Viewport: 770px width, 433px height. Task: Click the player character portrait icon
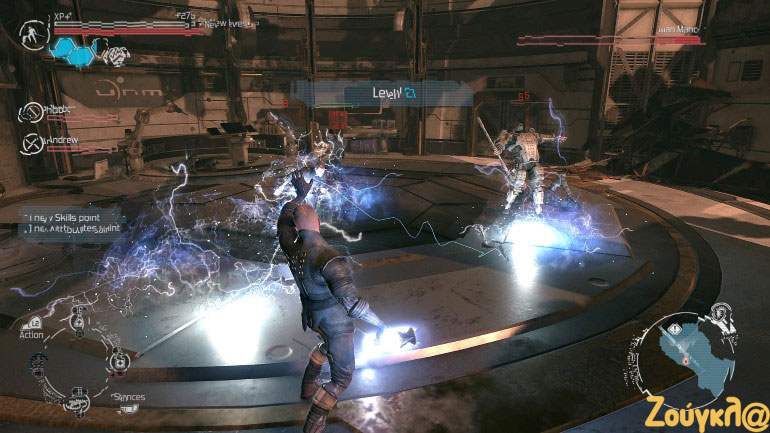34,33
